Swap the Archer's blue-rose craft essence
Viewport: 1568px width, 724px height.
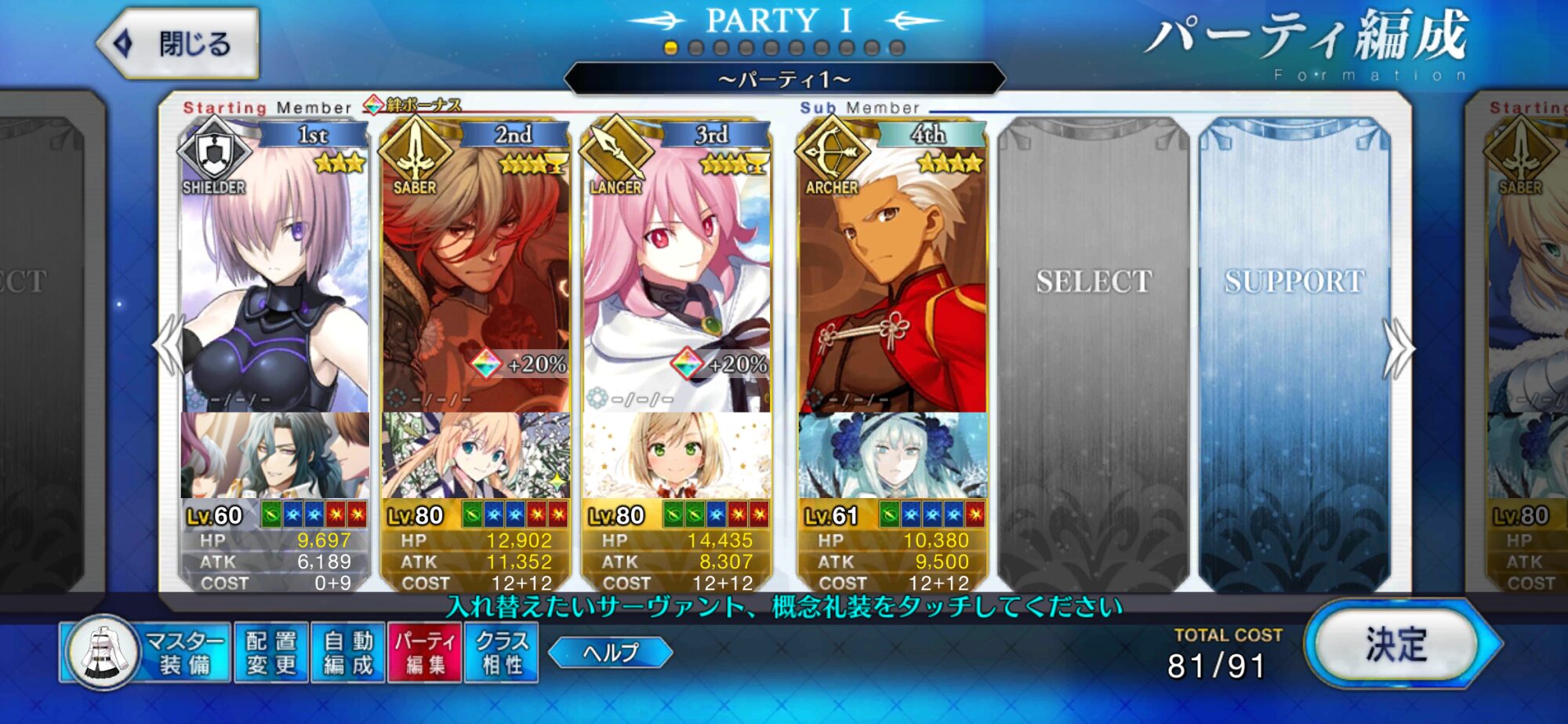click(x=892, y=455)
